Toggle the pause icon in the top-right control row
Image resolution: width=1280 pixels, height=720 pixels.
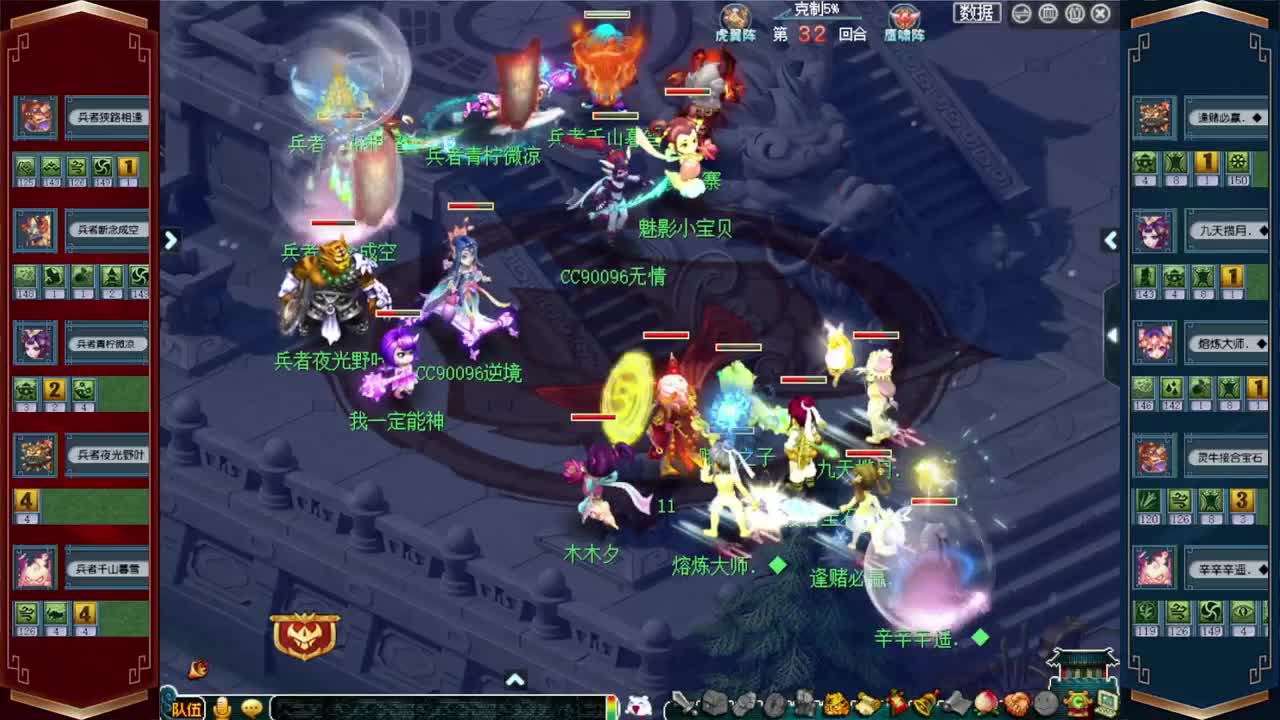tap(1075, 13)
